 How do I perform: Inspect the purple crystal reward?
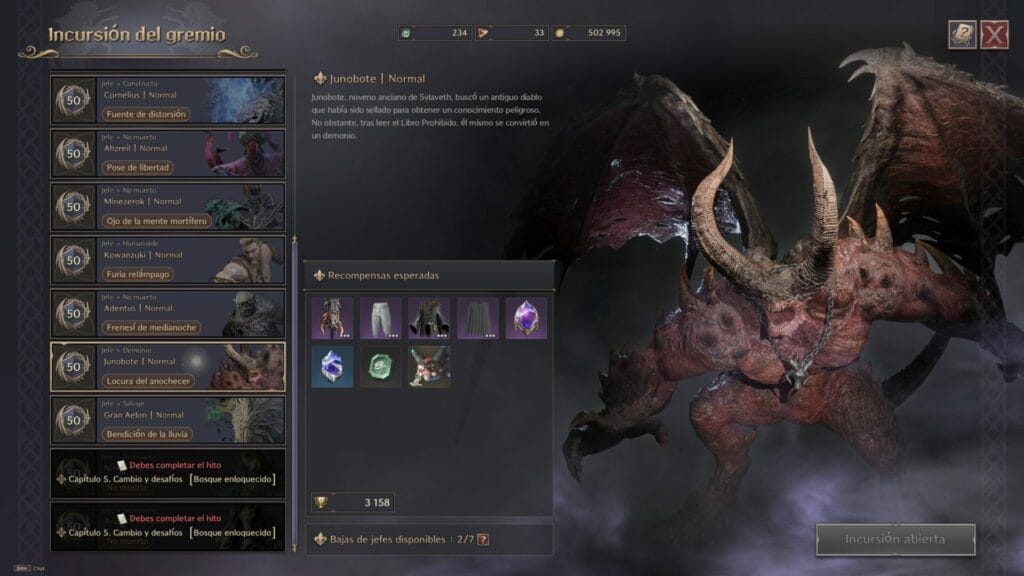(526, 318)
